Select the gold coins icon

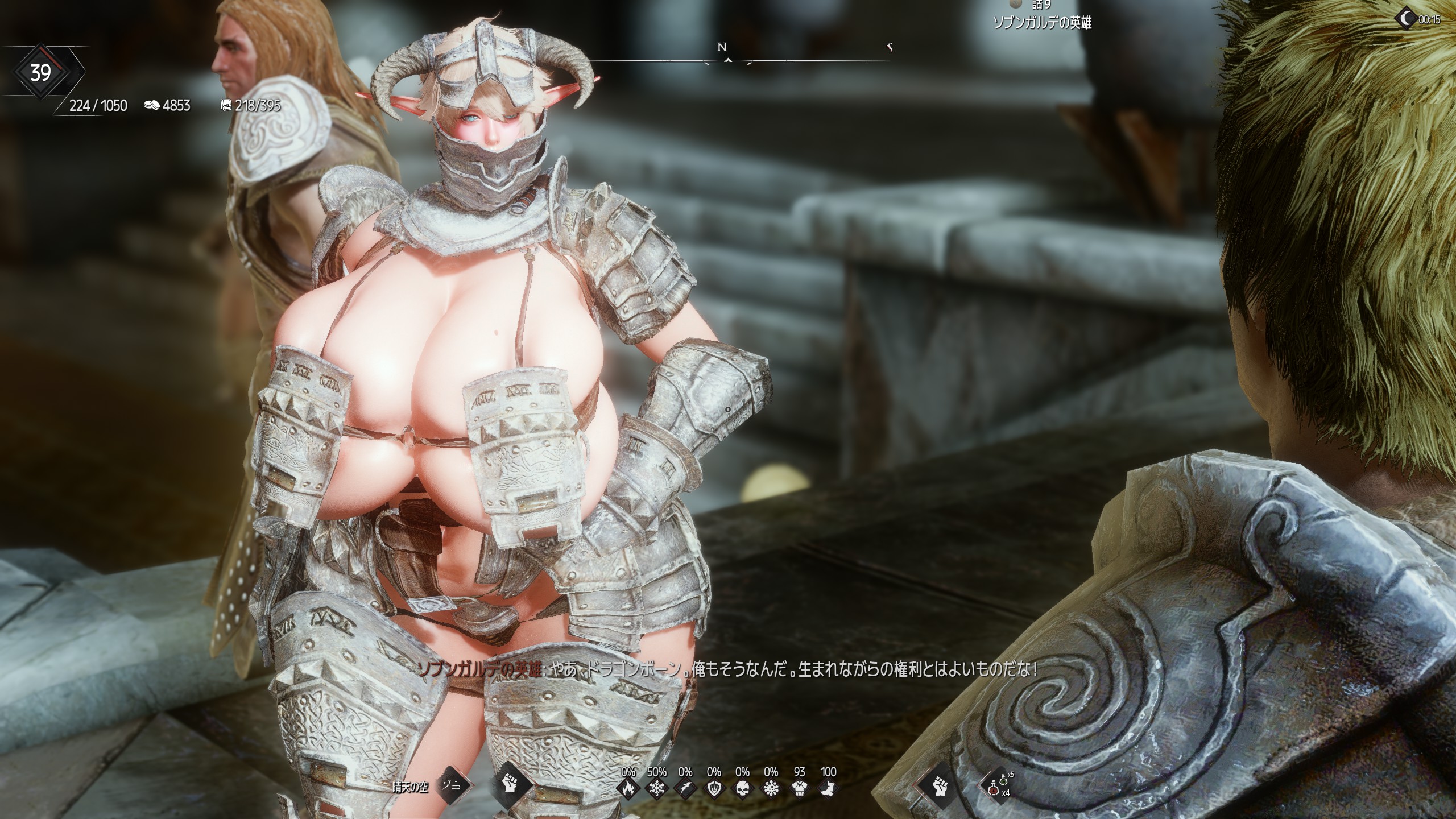click(151, 105)
